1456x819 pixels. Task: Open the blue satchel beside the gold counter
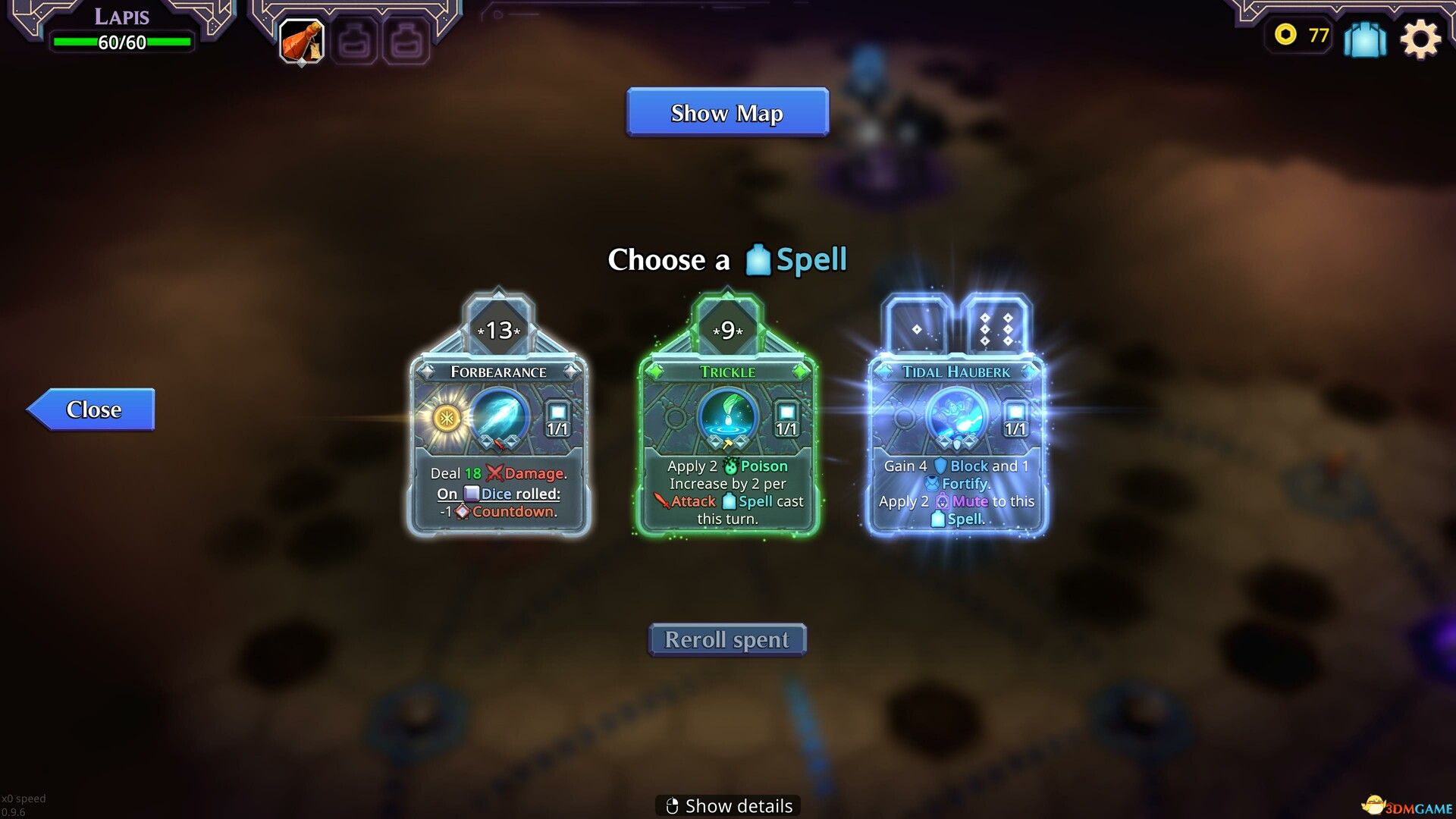1364,37
